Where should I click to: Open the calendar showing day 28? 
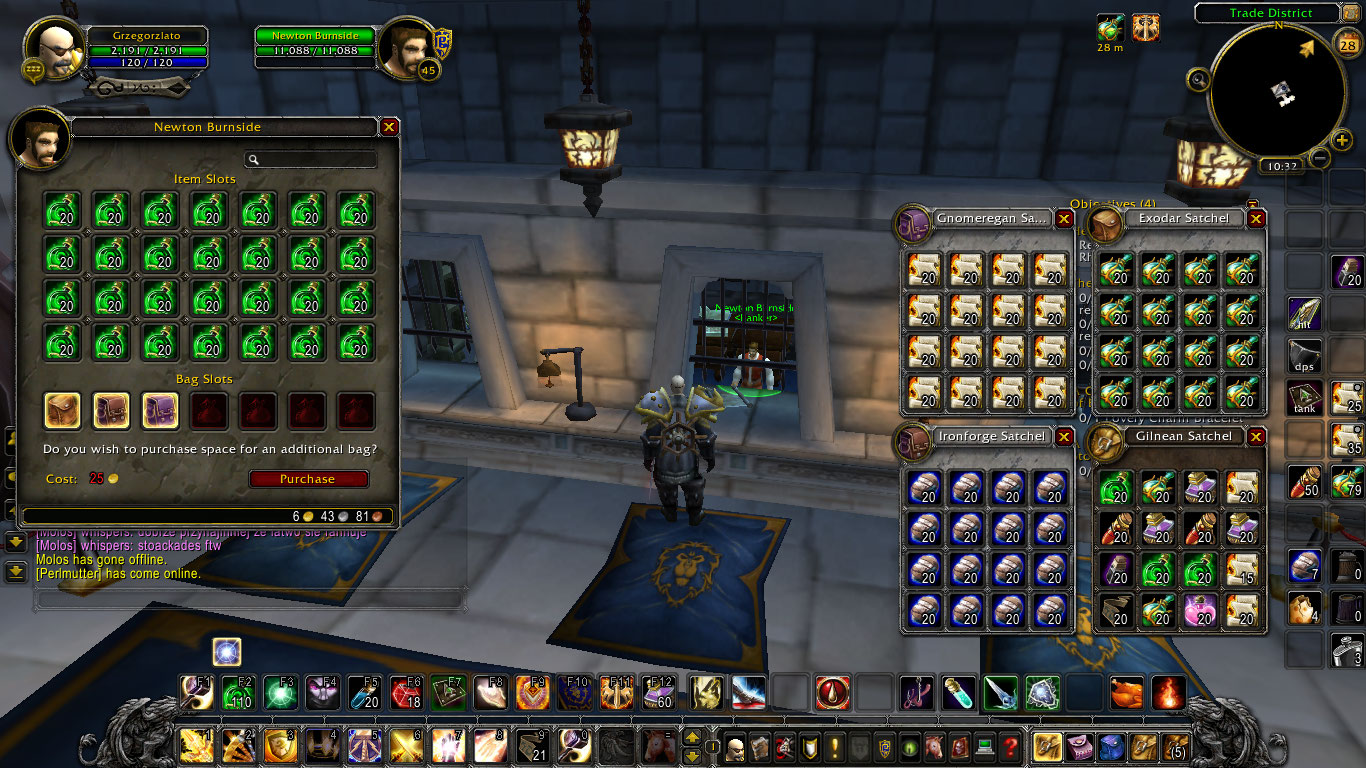(x=1346, y=43)
